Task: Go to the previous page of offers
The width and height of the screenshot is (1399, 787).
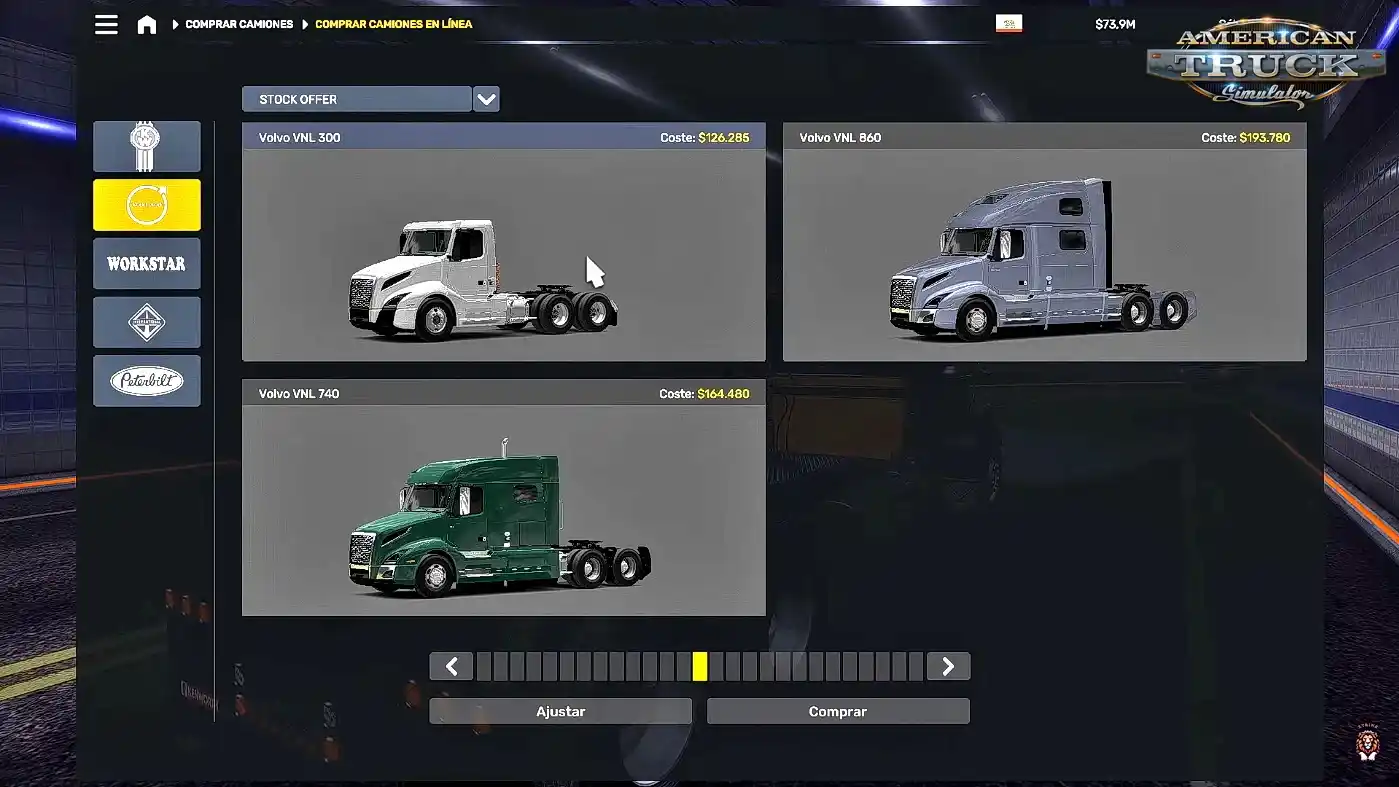Action: click(x=452, y=666)
